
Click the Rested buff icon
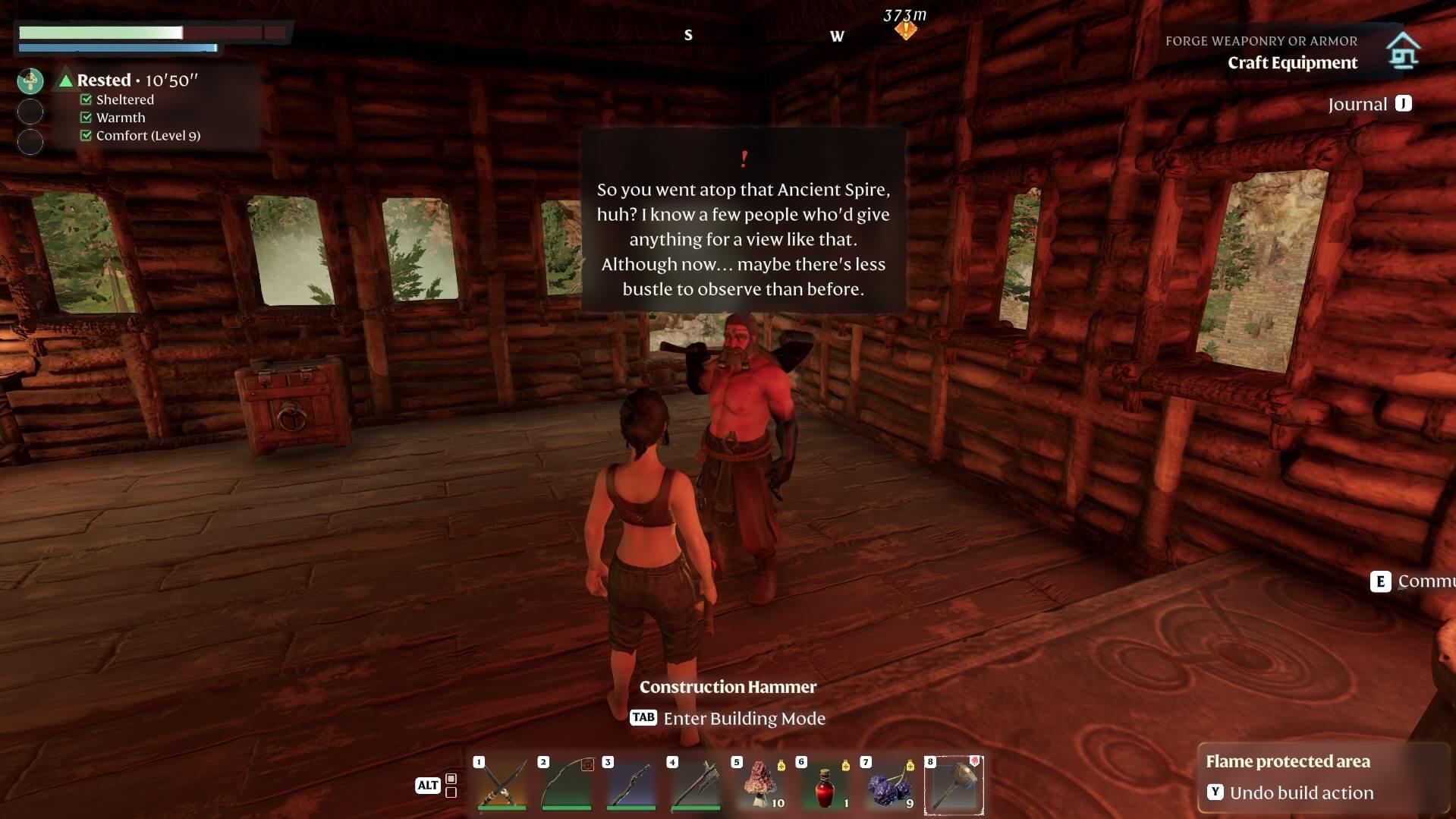click(30, 80)
